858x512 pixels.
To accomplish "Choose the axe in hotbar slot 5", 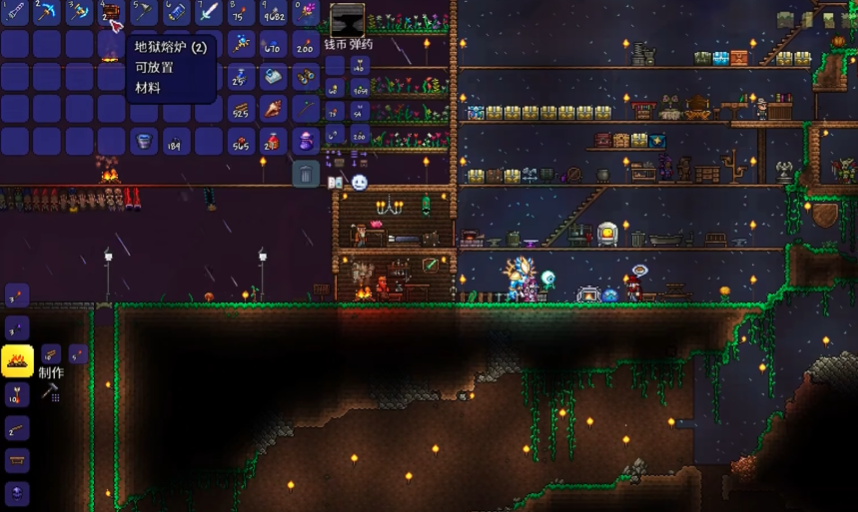I will coord(143,13).
